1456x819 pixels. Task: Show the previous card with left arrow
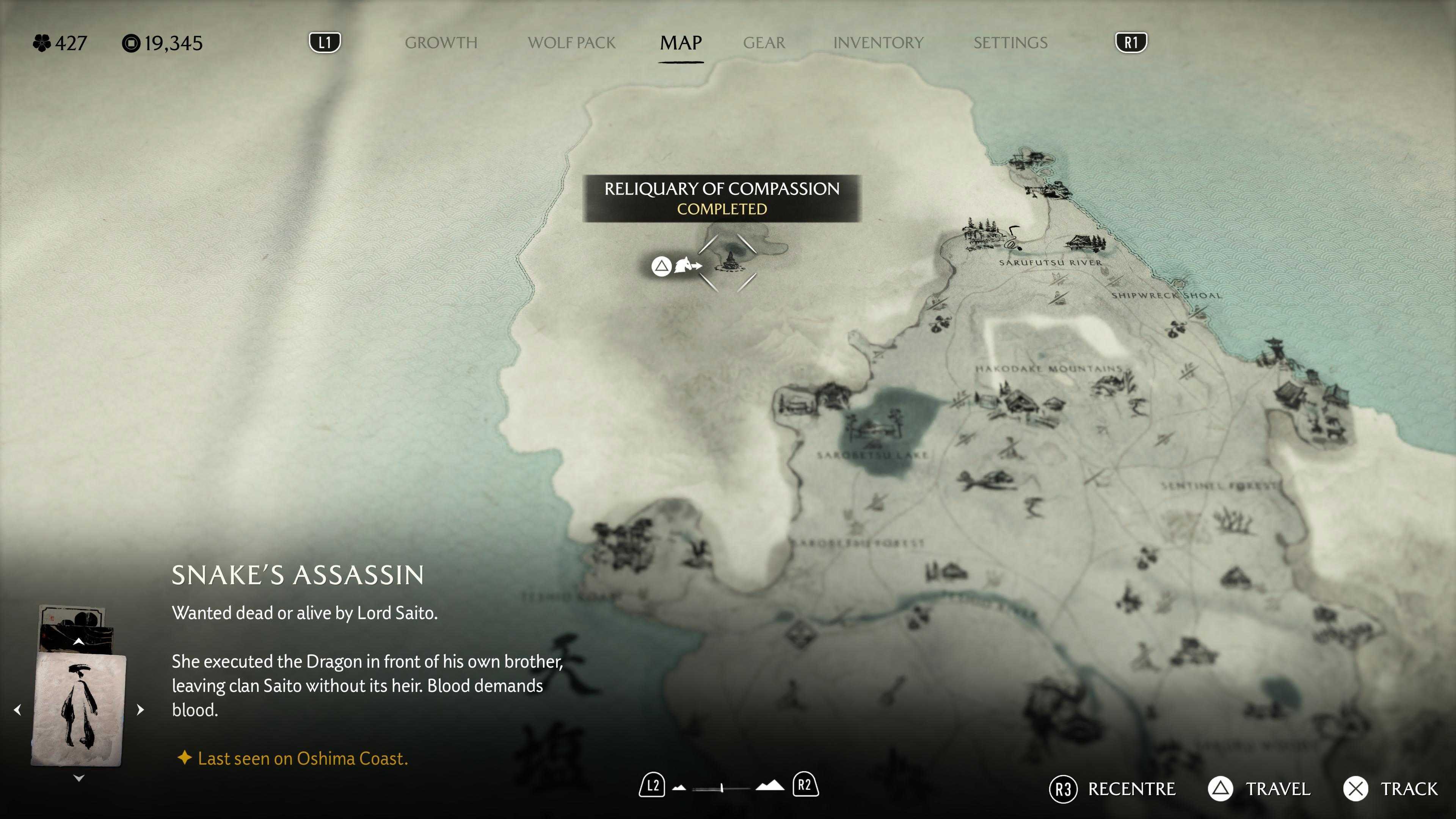(17, 709)
